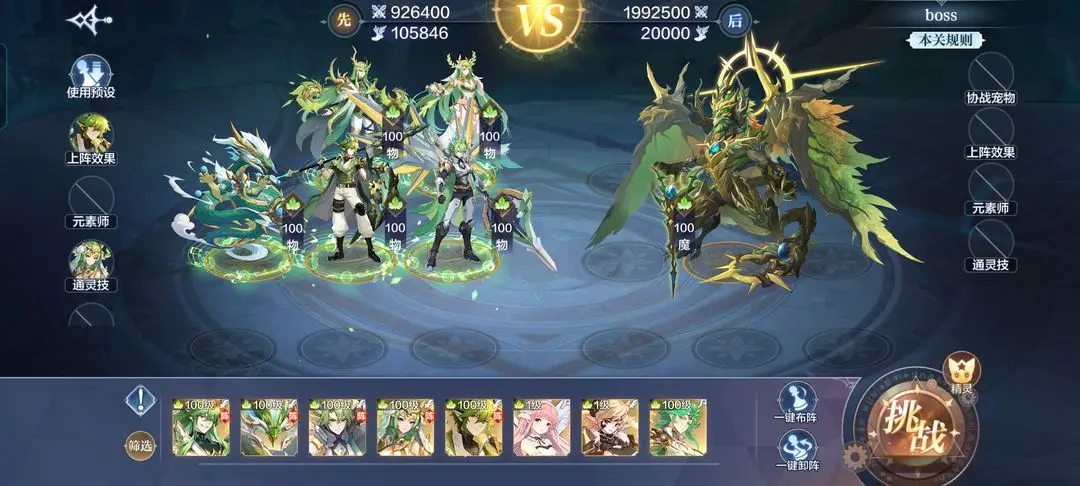Select the pink-haired level 1 hero card
This screenshot has width=1080, height=486.
pos(541,428)
